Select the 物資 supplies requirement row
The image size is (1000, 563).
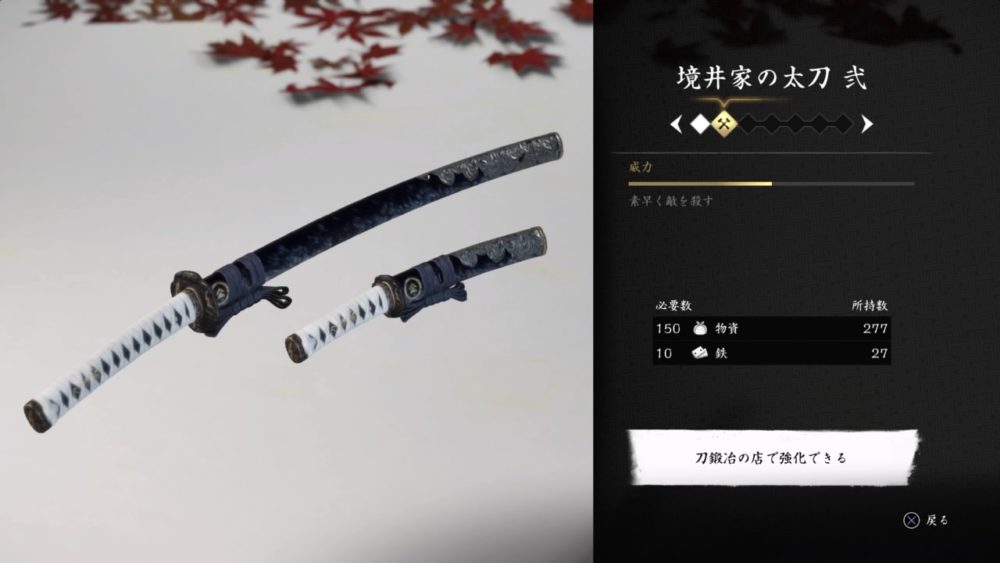click(x=771, y=329)
